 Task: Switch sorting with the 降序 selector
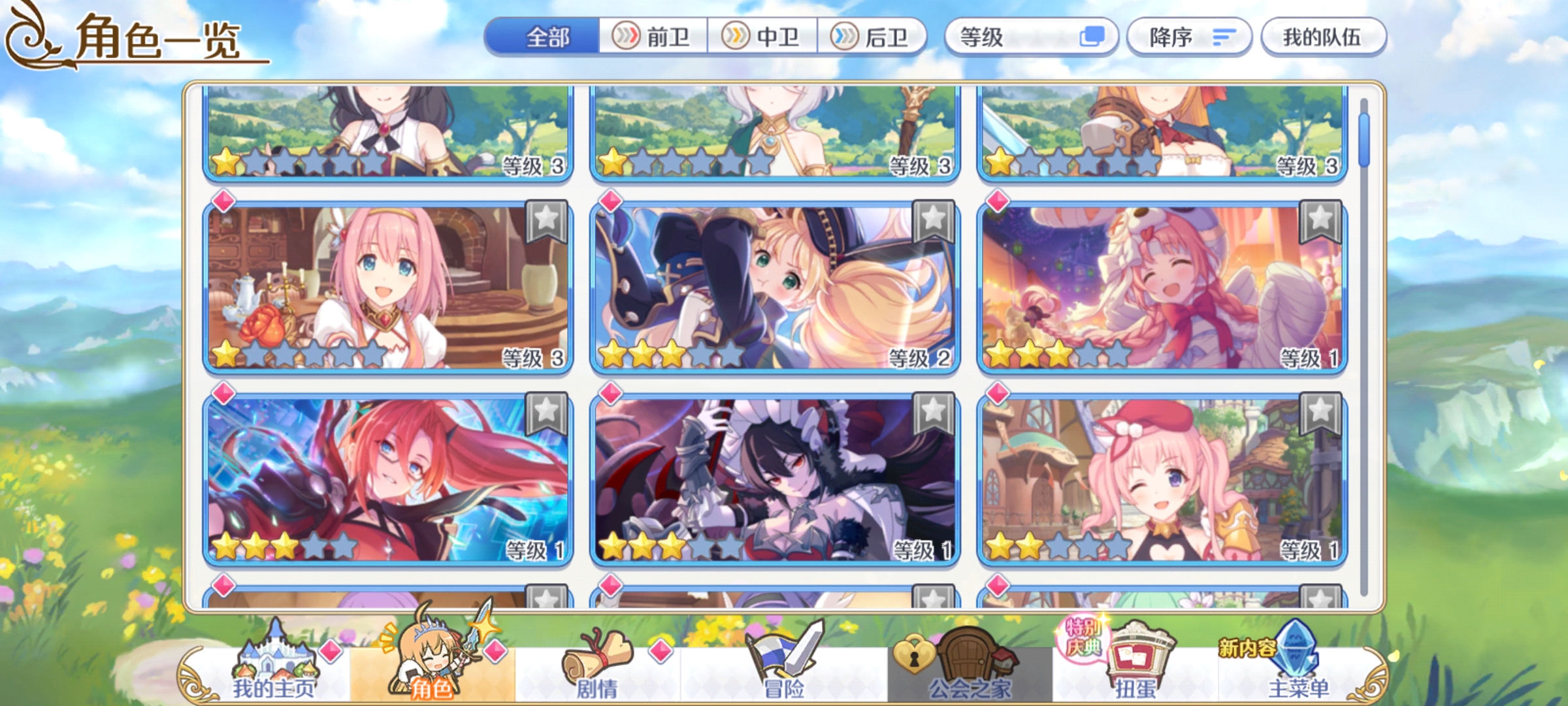(x=1189, y=37)
